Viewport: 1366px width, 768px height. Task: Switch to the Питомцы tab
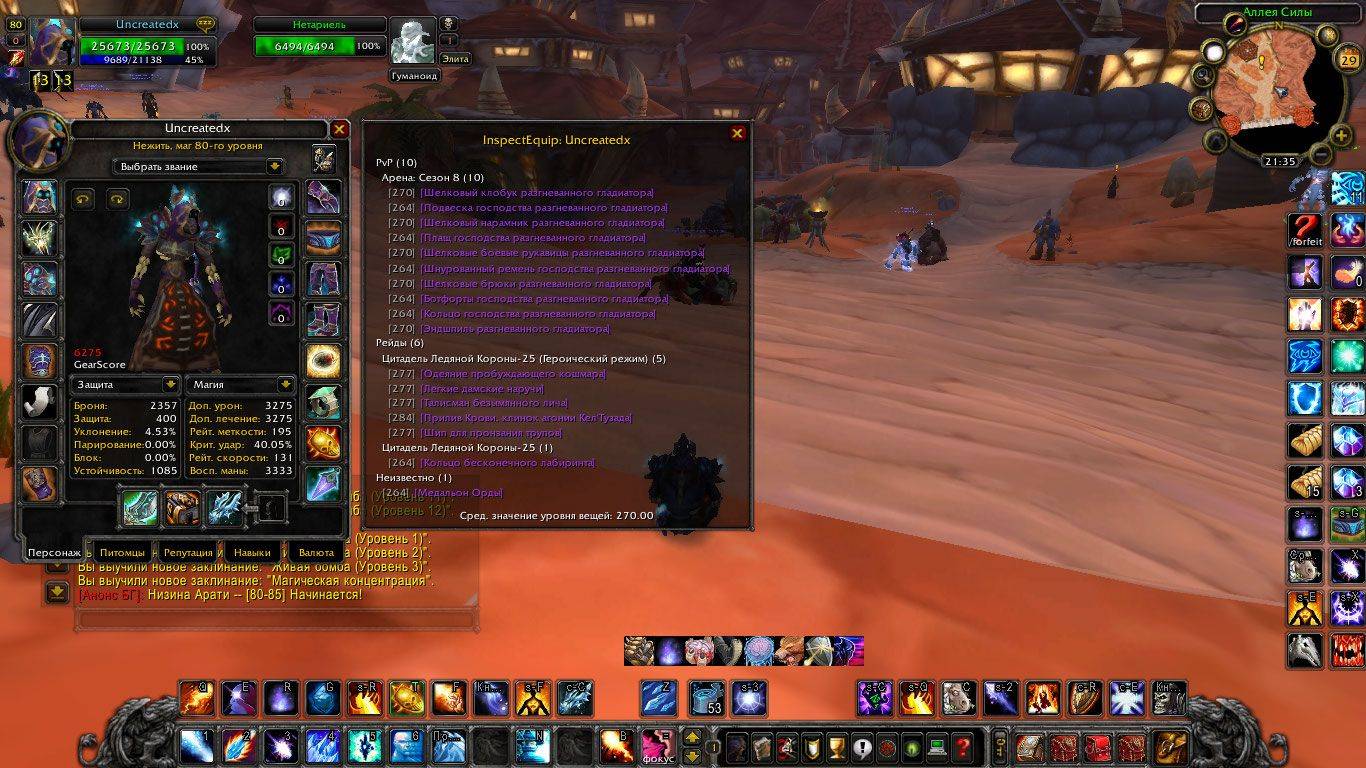[122, 552]
